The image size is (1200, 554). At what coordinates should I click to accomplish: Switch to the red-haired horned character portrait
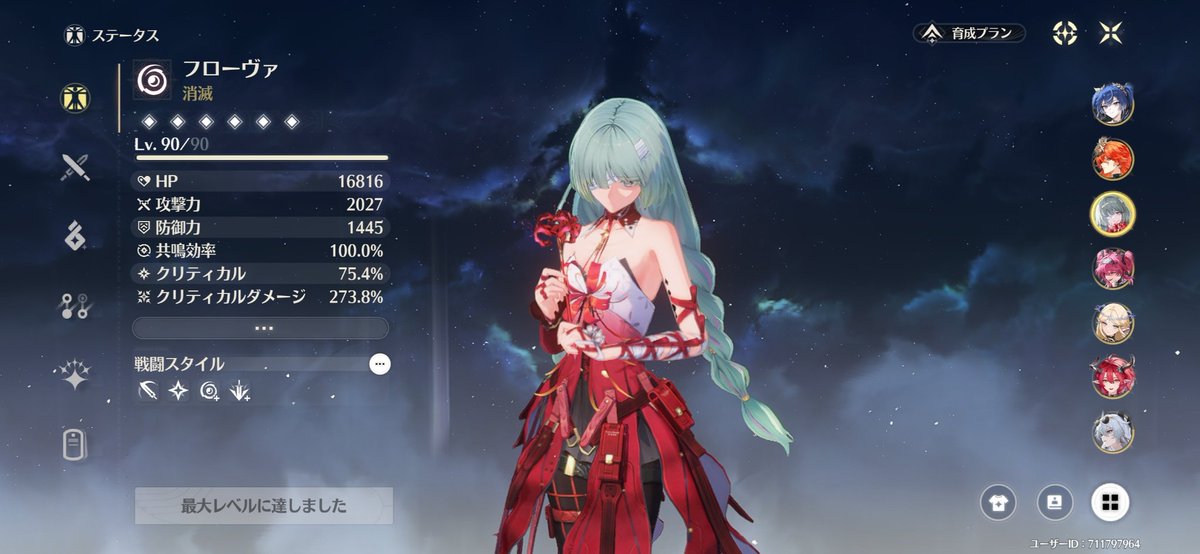1112,377
